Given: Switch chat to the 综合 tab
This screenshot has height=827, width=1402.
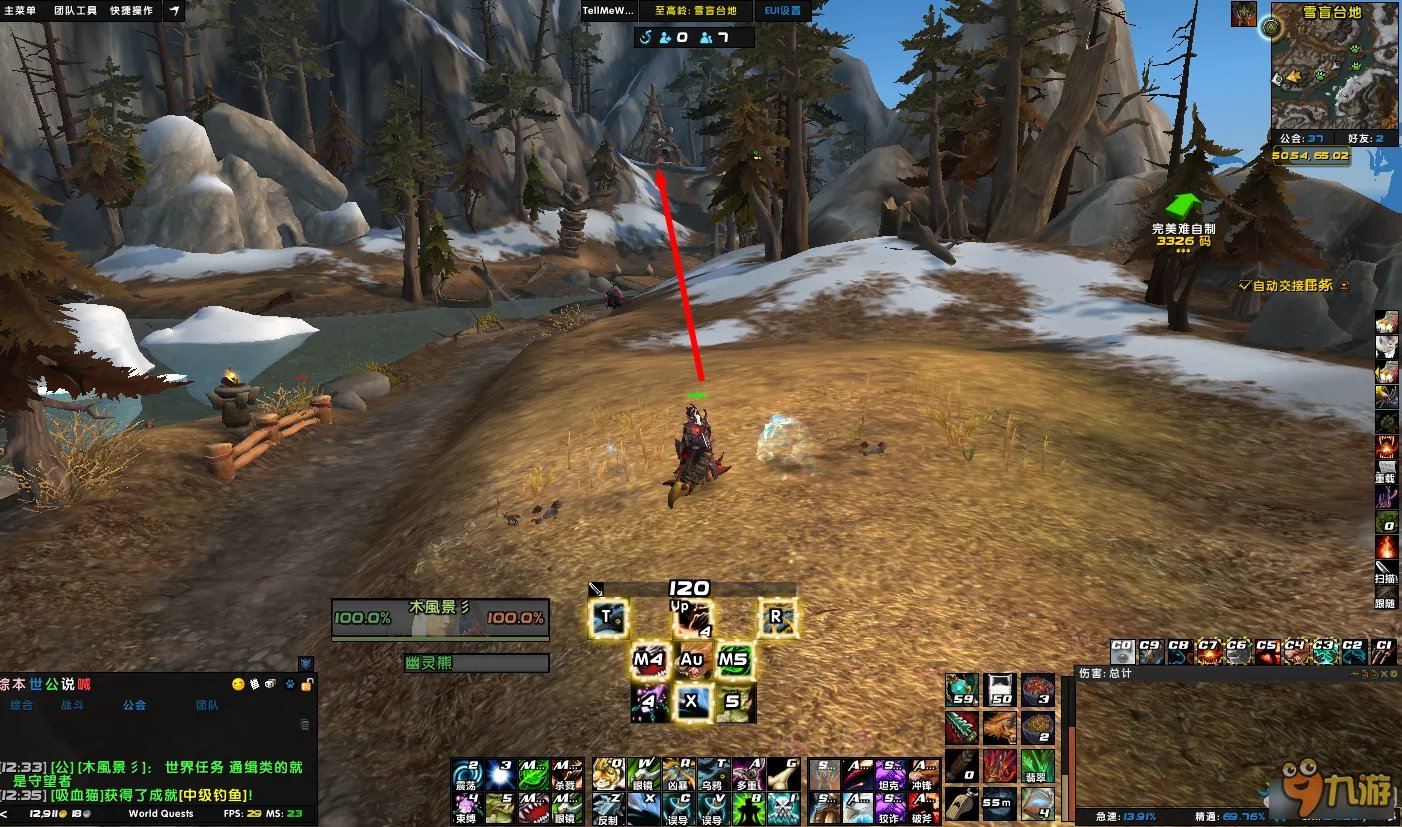Looking at the screenshot, I should 21,705.
